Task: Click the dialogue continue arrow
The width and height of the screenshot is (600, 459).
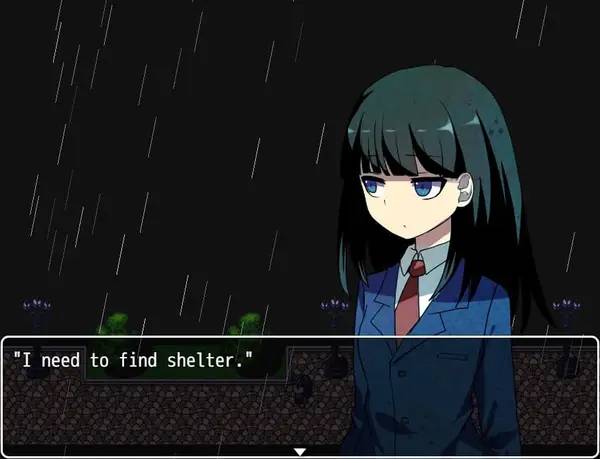Action: click(299, 451)
